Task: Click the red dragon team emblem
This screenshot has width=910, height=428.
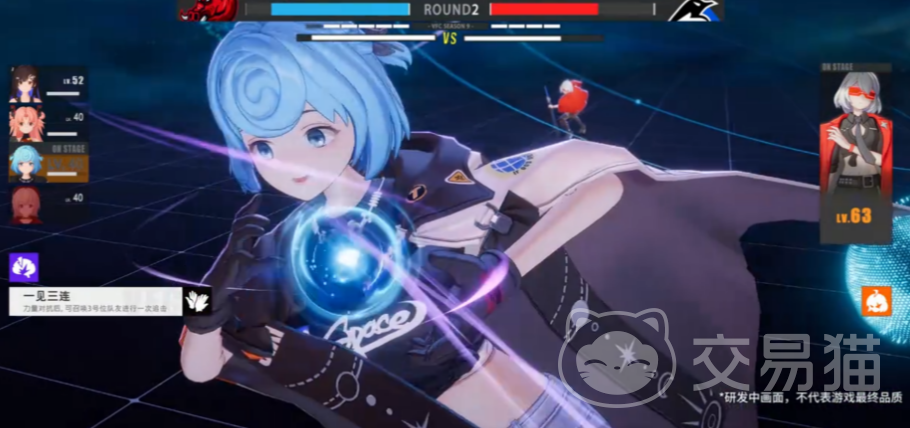Action: click(x=208, y=10)
